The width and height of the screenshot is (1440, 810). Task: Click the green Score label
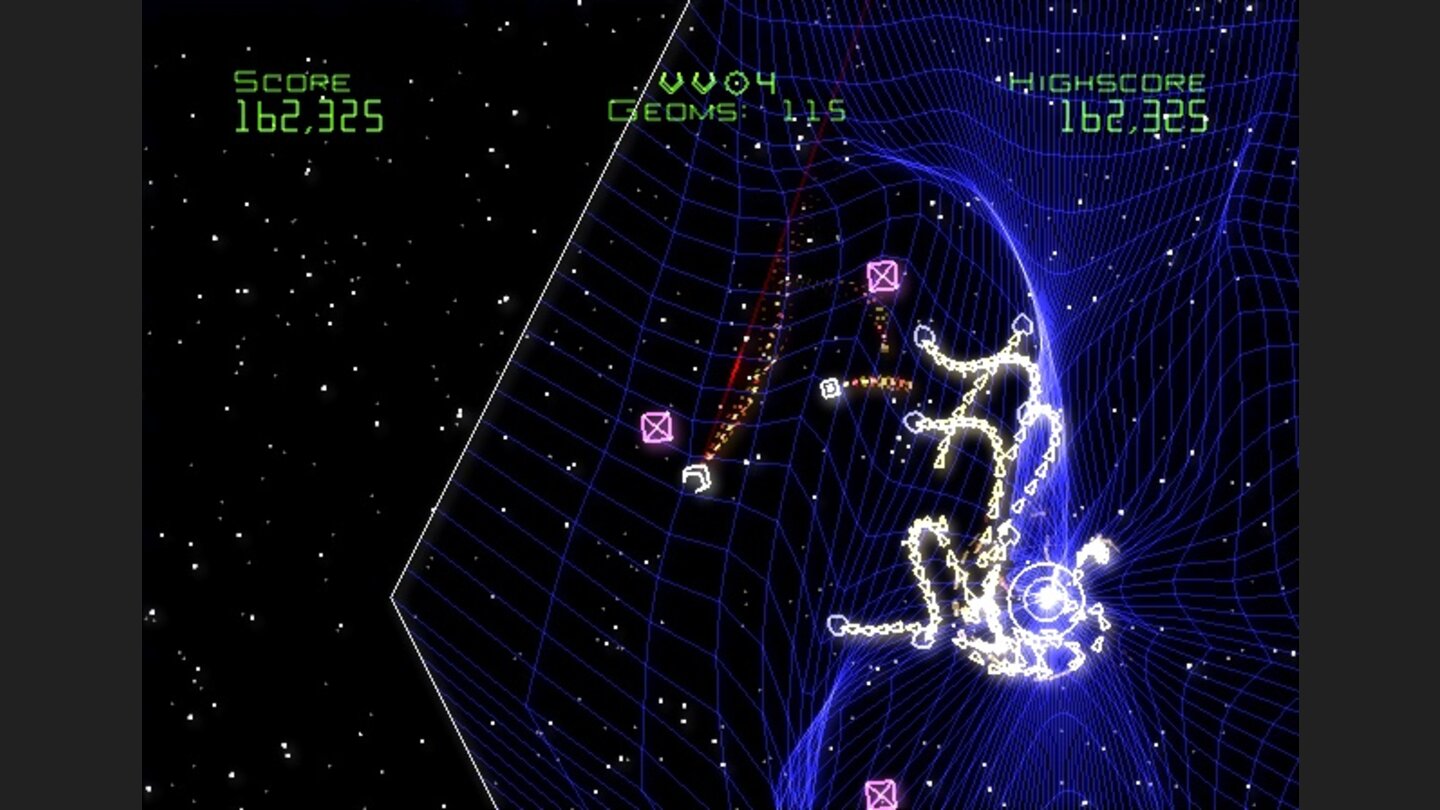(x=290, y=80)
